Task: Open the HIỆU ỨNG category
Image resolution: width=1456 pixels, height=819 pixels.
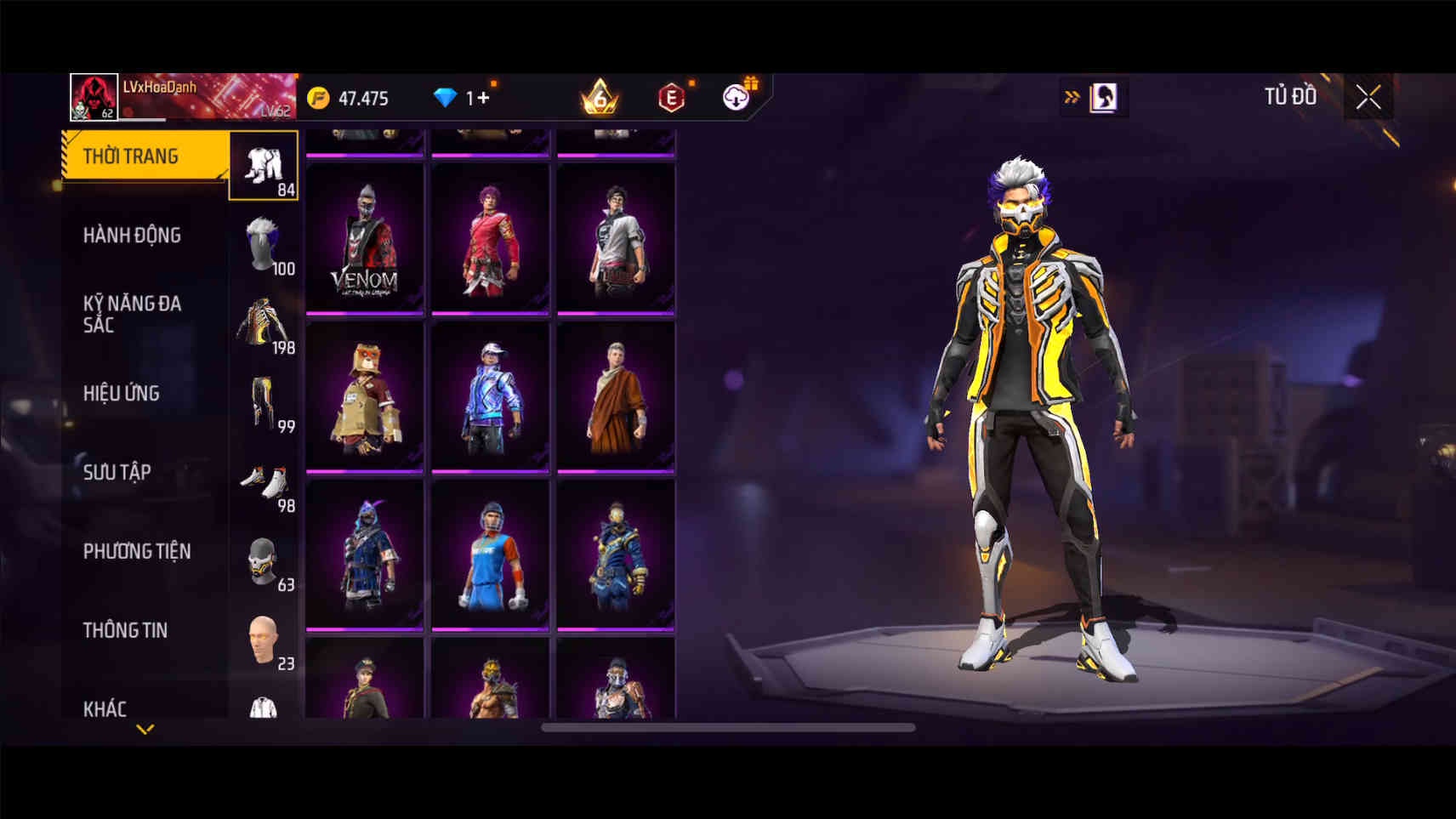Action: pyautogui.click(x=122, y=393)
